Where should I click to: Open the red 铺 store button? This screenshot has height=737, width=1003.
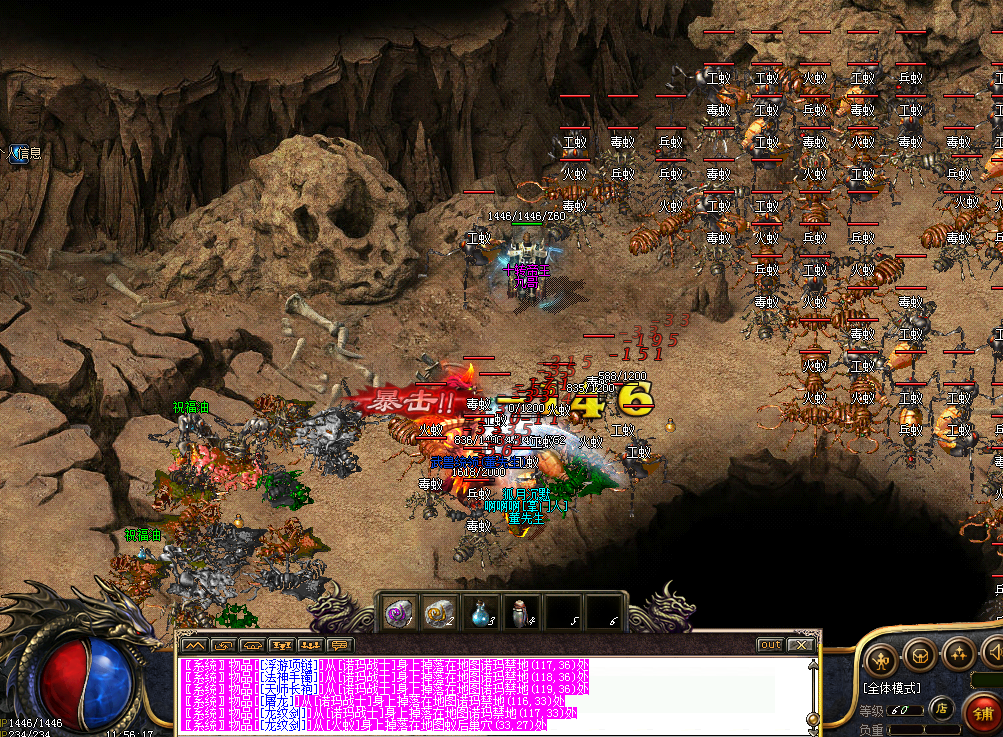tap(981, 711)
